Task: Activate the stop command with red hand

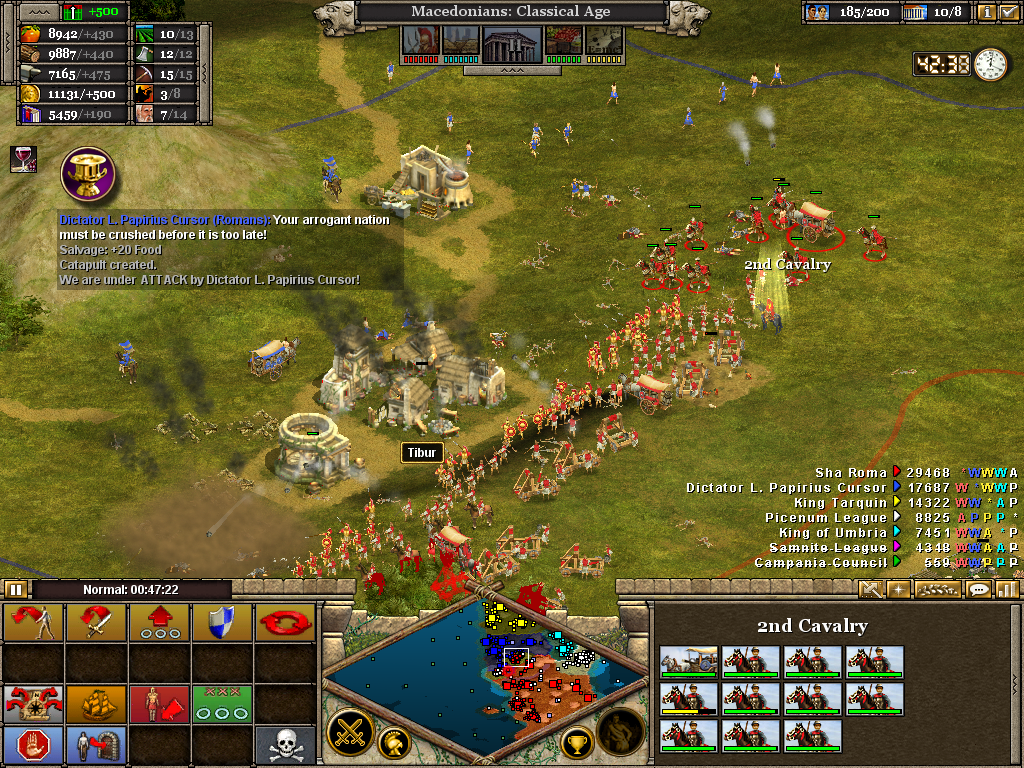Action: [x=33, y=745]
